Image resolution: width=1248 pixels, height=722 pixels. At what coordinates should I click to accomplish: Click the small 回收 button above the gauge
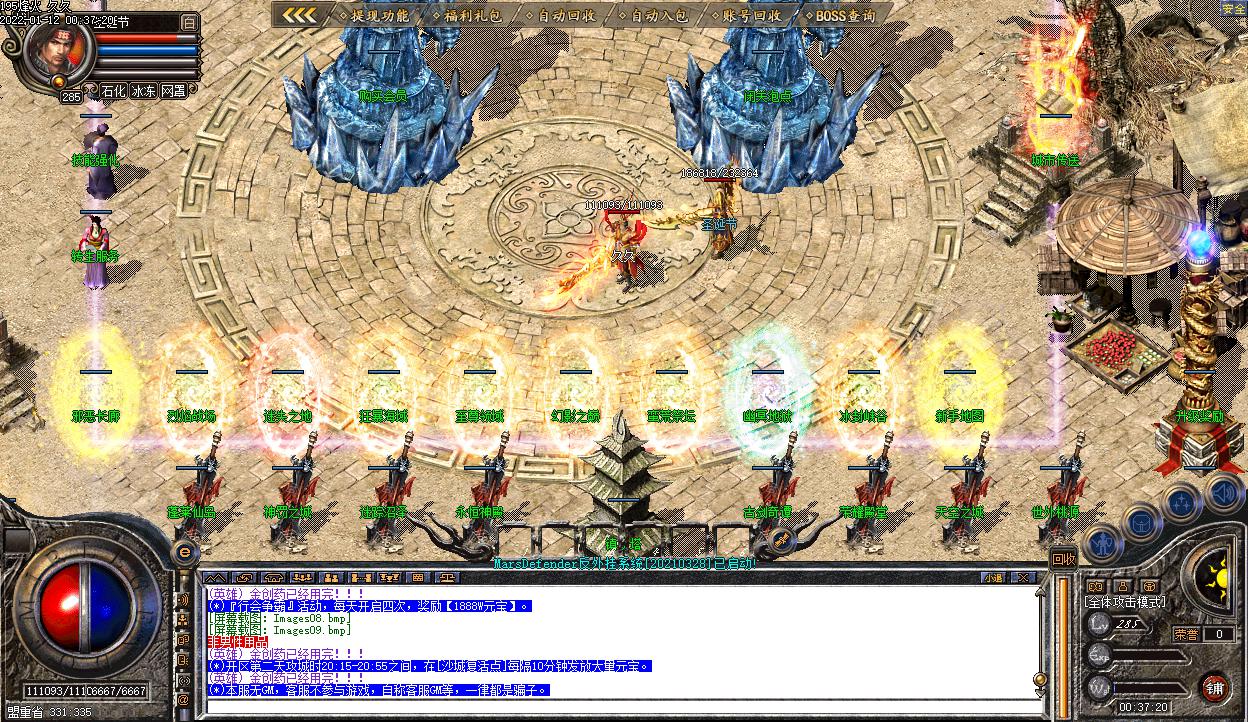1064,559
